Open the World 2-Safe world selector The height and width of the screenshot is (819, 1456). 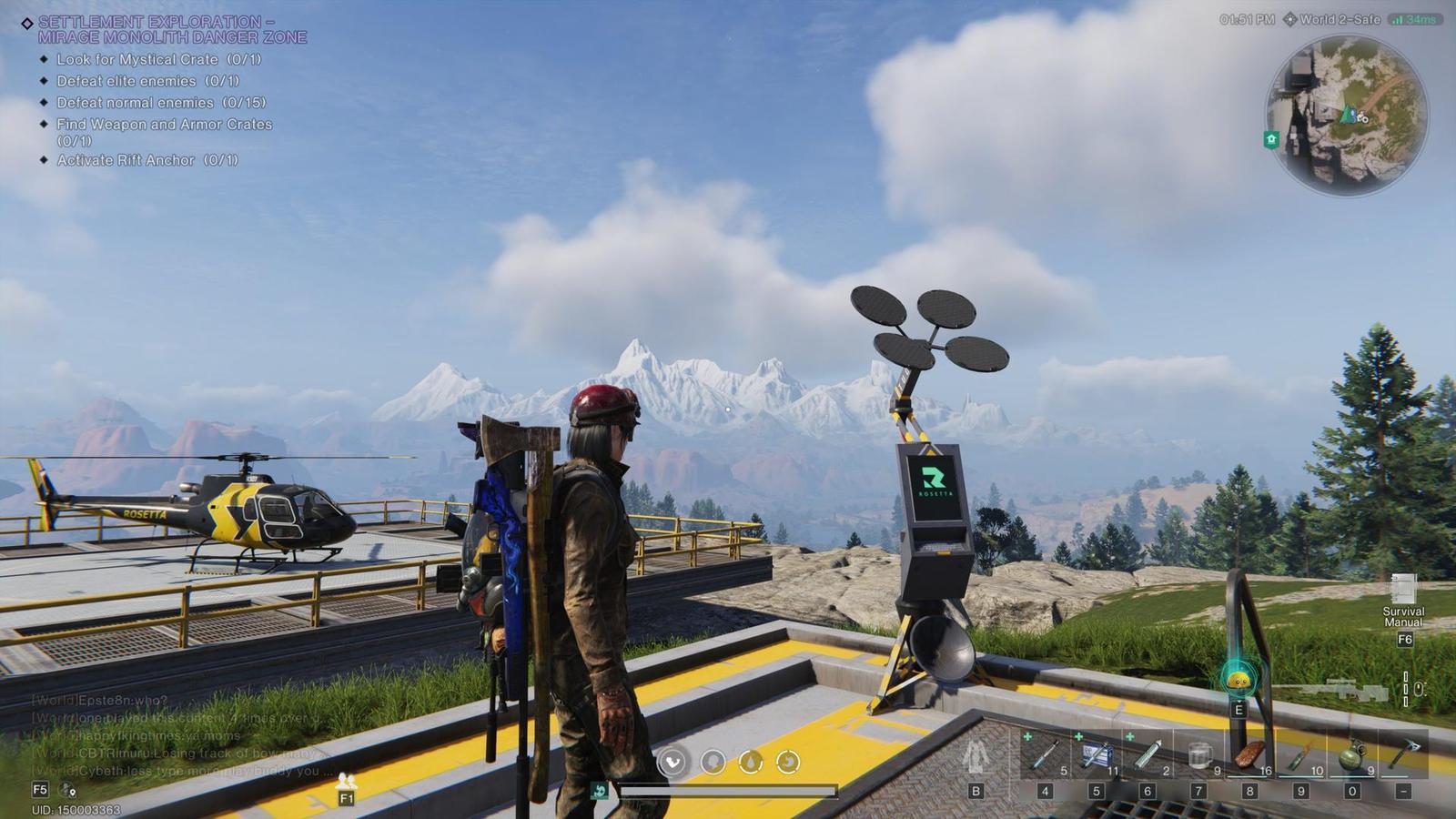click(x=1332, y=19)
